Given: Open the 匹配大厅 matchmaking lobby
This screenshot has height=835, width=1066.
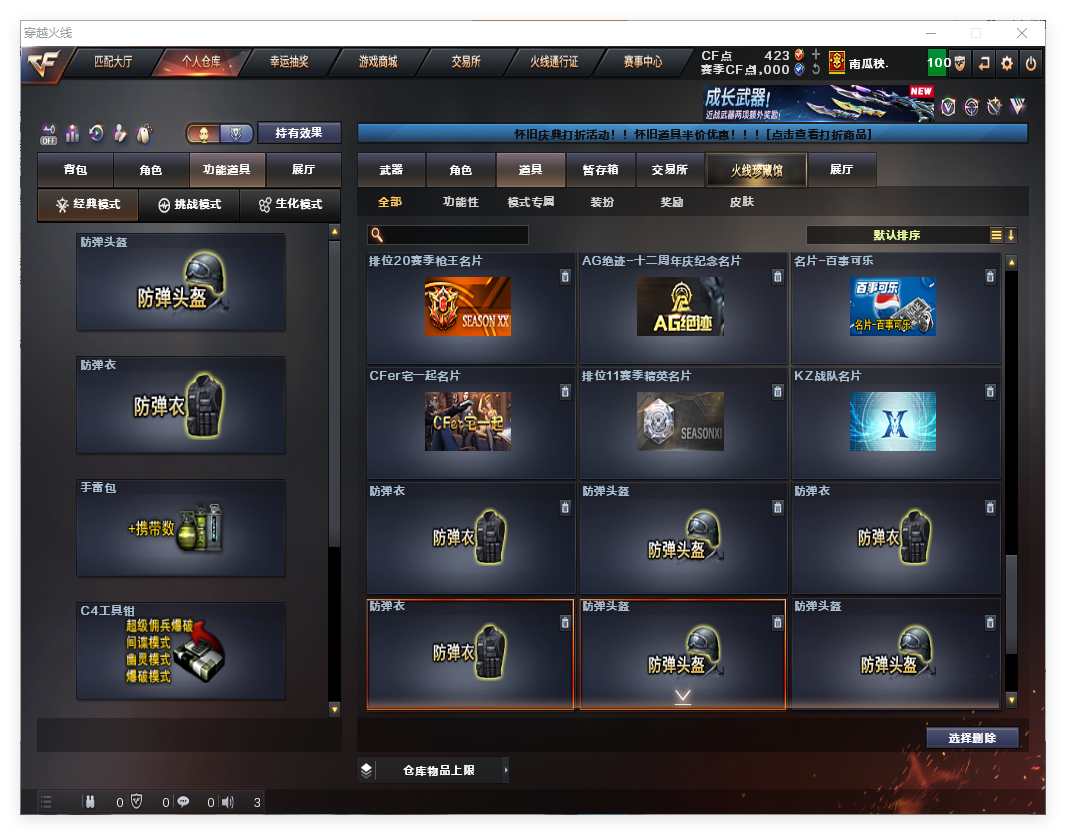Looking at the screenshot, I should (x=113, y=62).
